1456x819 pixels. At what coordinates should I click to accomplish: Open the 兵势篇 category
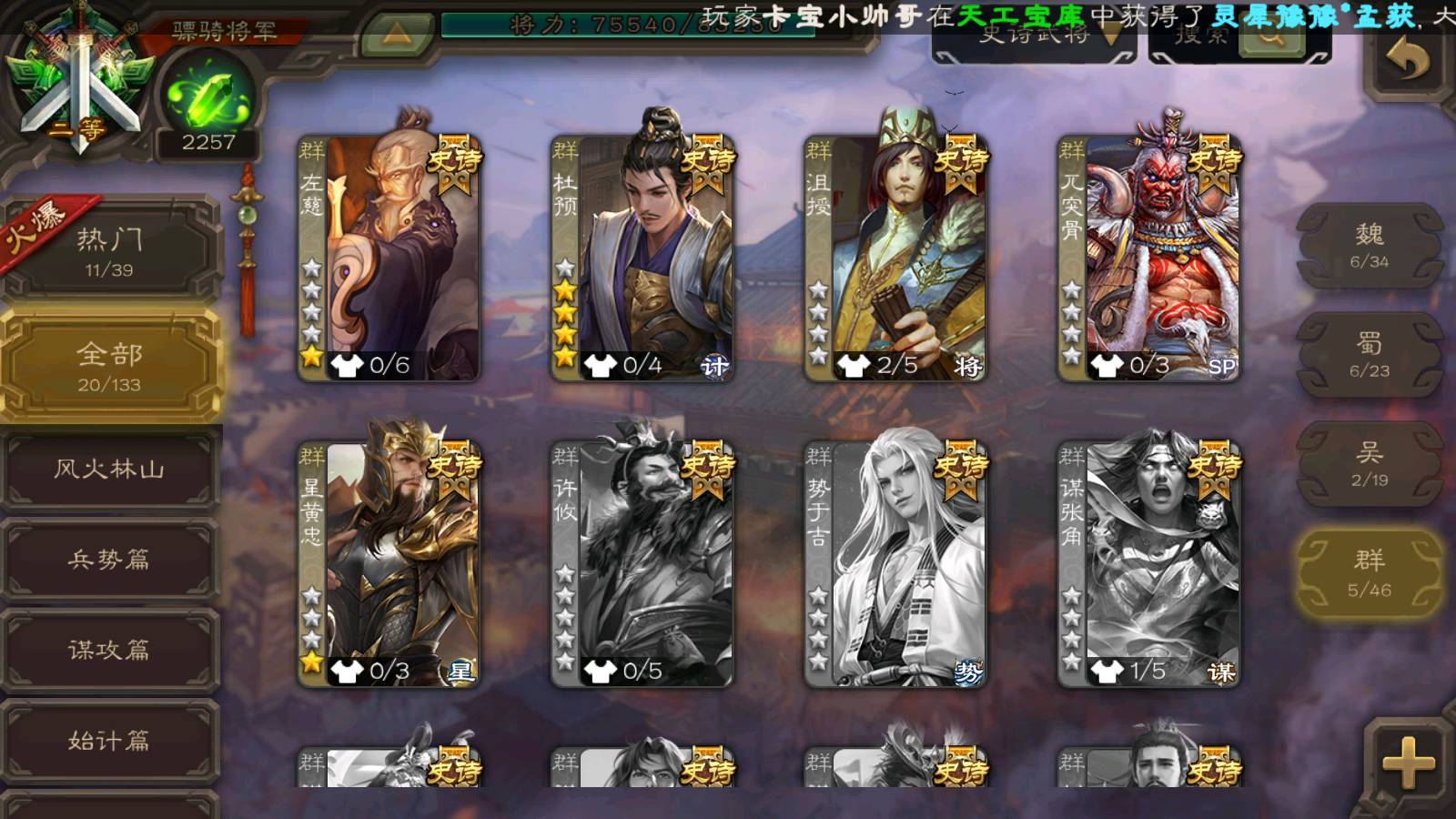point(109,559)
